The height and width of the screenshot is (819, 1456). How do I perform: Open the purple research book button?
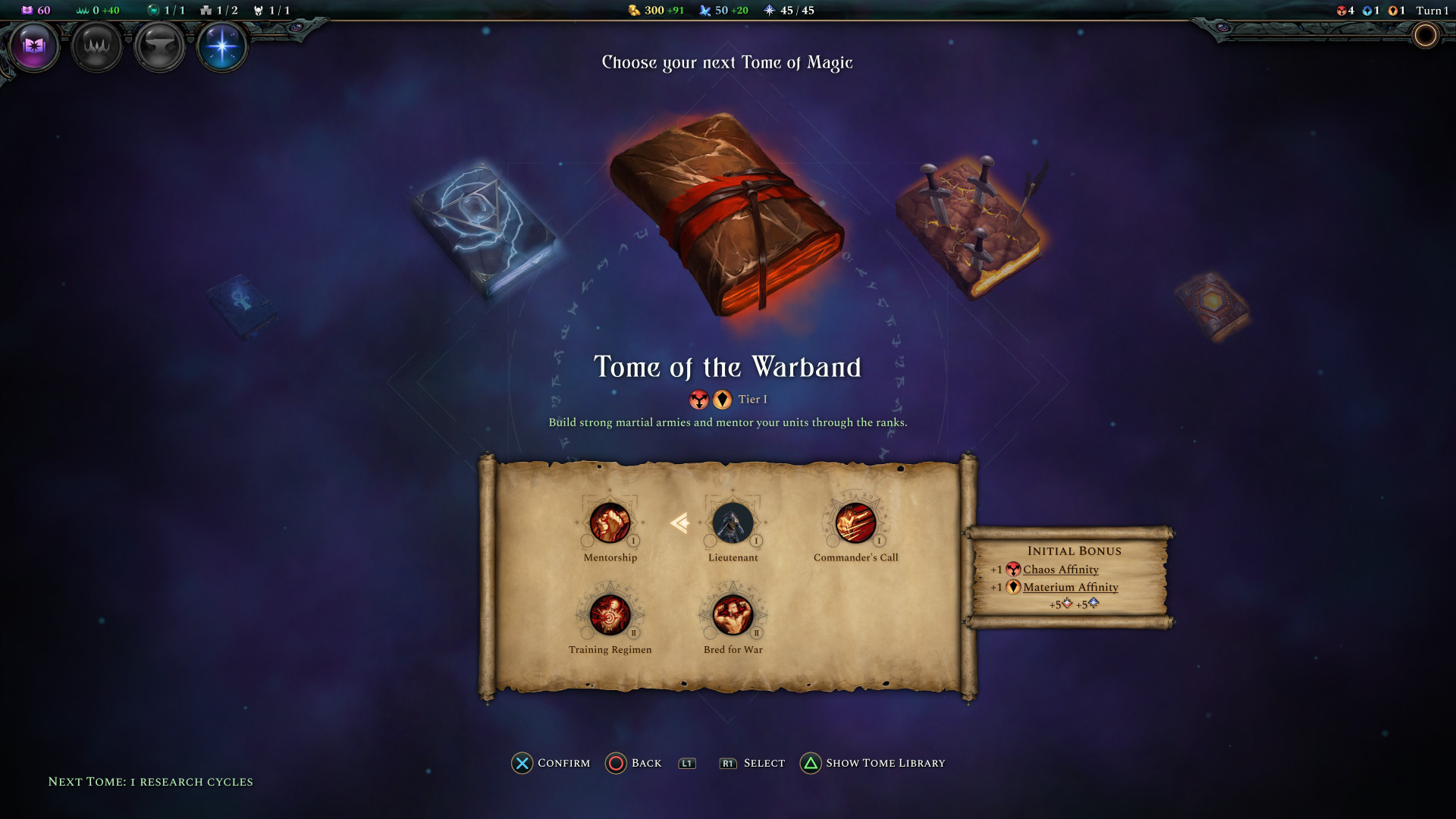(x=34, y=46)
